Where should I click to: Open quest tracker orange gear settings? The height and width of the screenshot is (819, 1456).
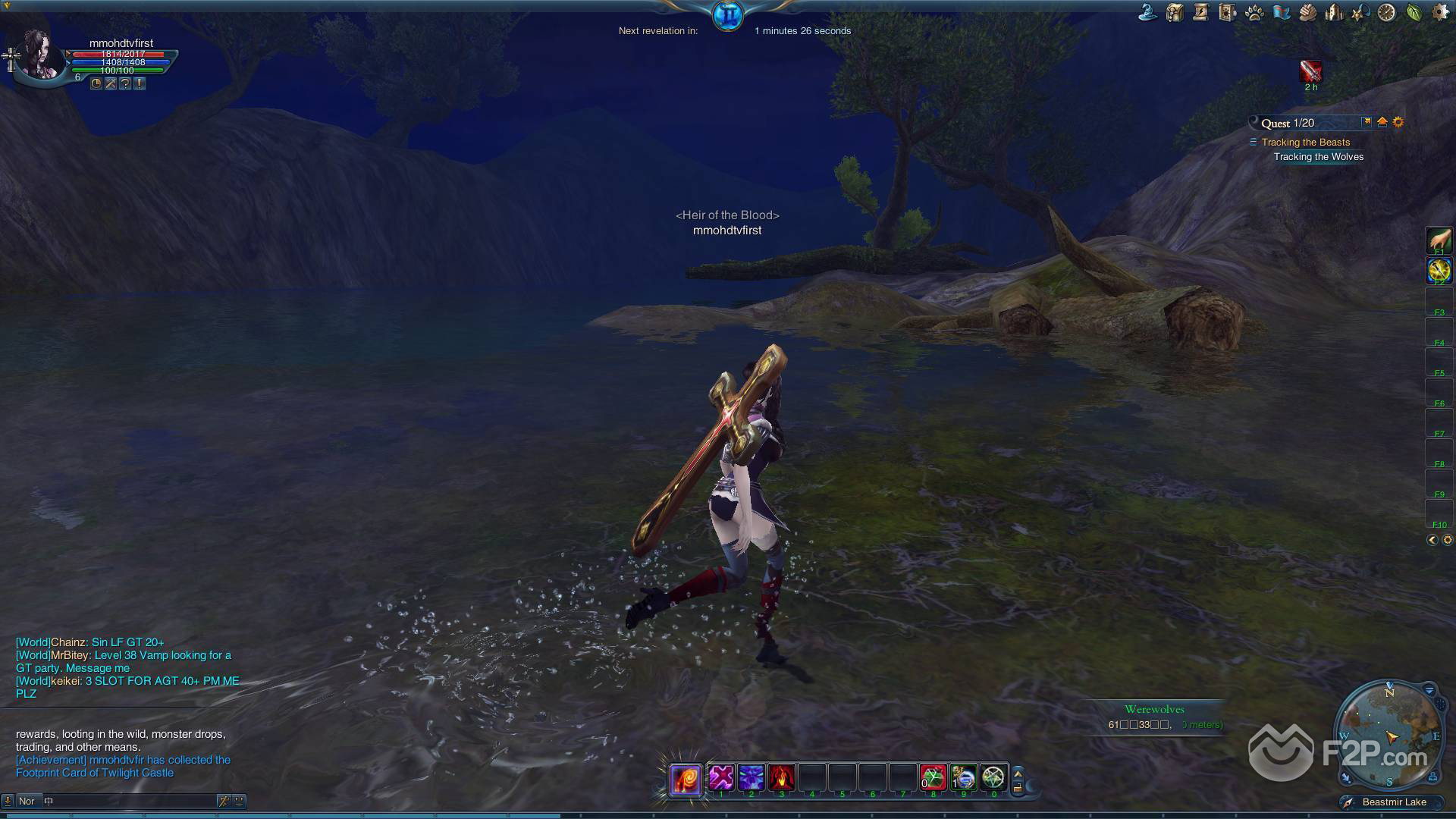tap(1398, 122)
